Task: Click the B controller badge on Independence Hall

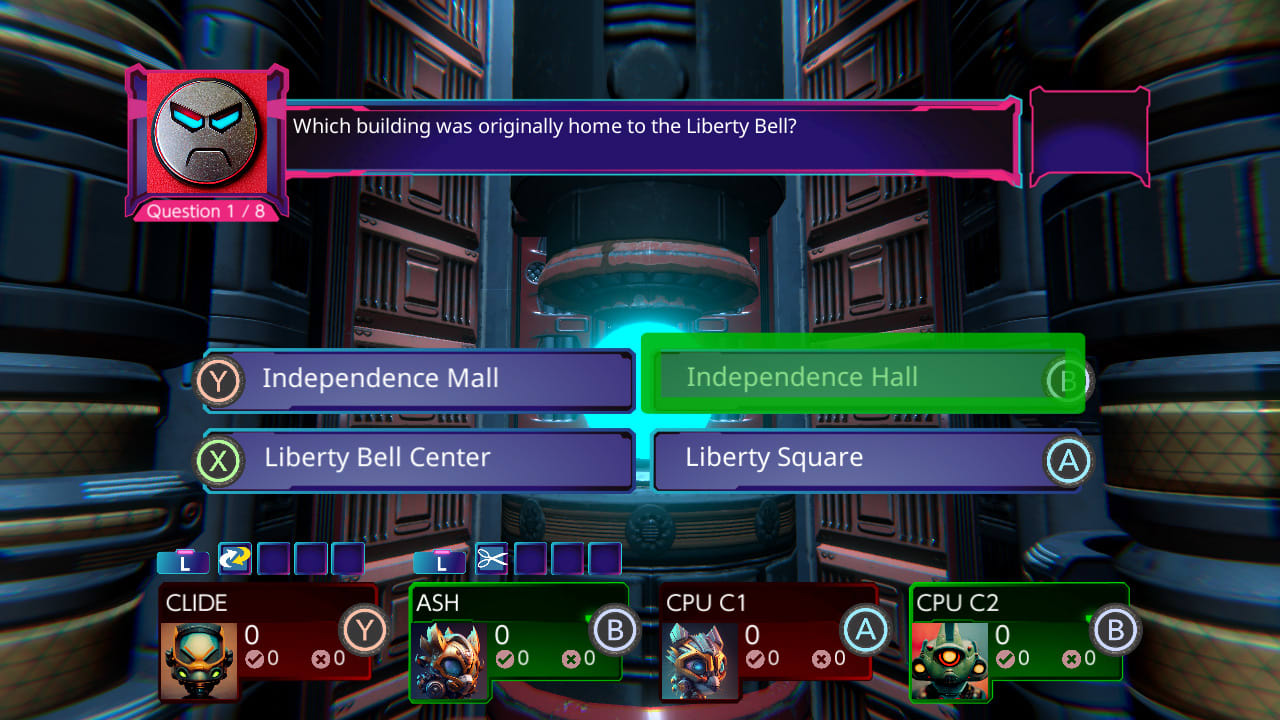Action: 1071,380
